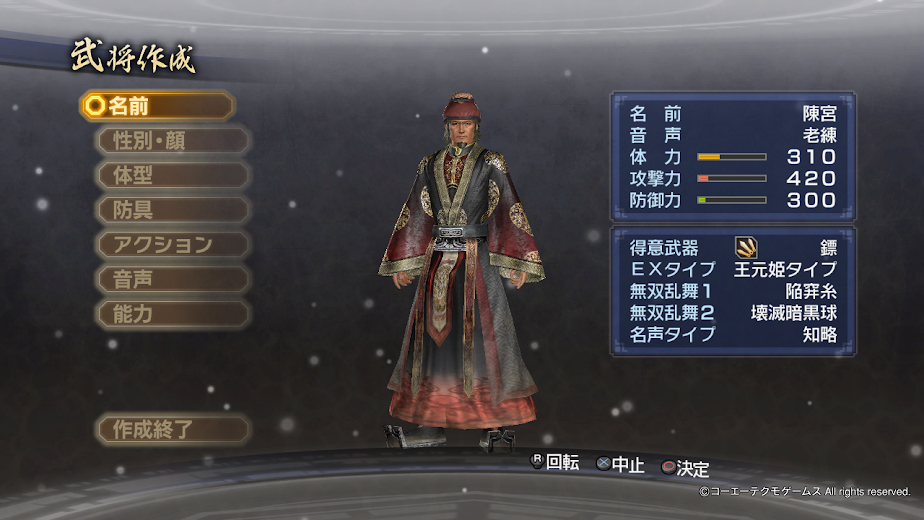
Task: Click 作成終了 to finish creation
Action: tap(172, 430)
